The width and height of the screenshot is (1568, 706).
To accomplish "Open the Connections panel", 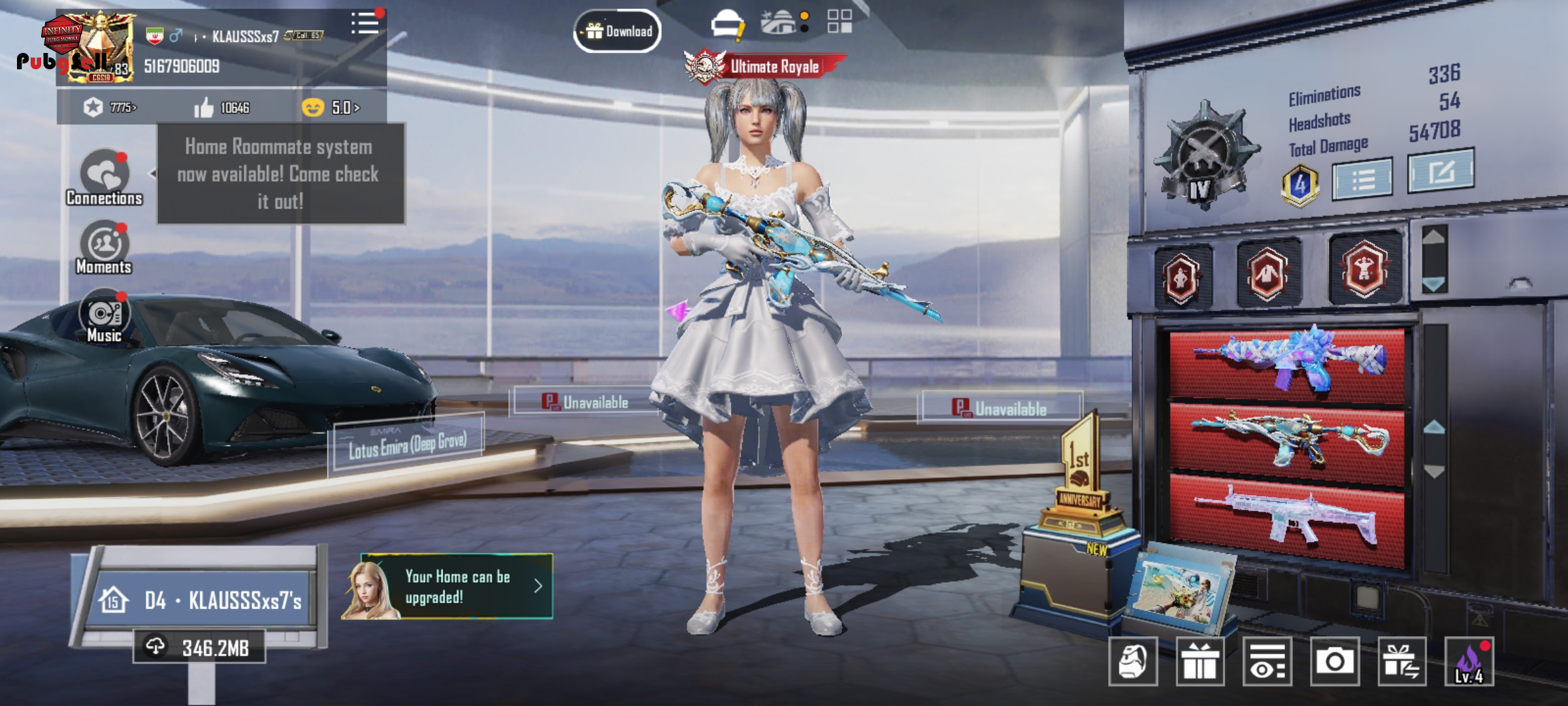I will pos(105,177).
